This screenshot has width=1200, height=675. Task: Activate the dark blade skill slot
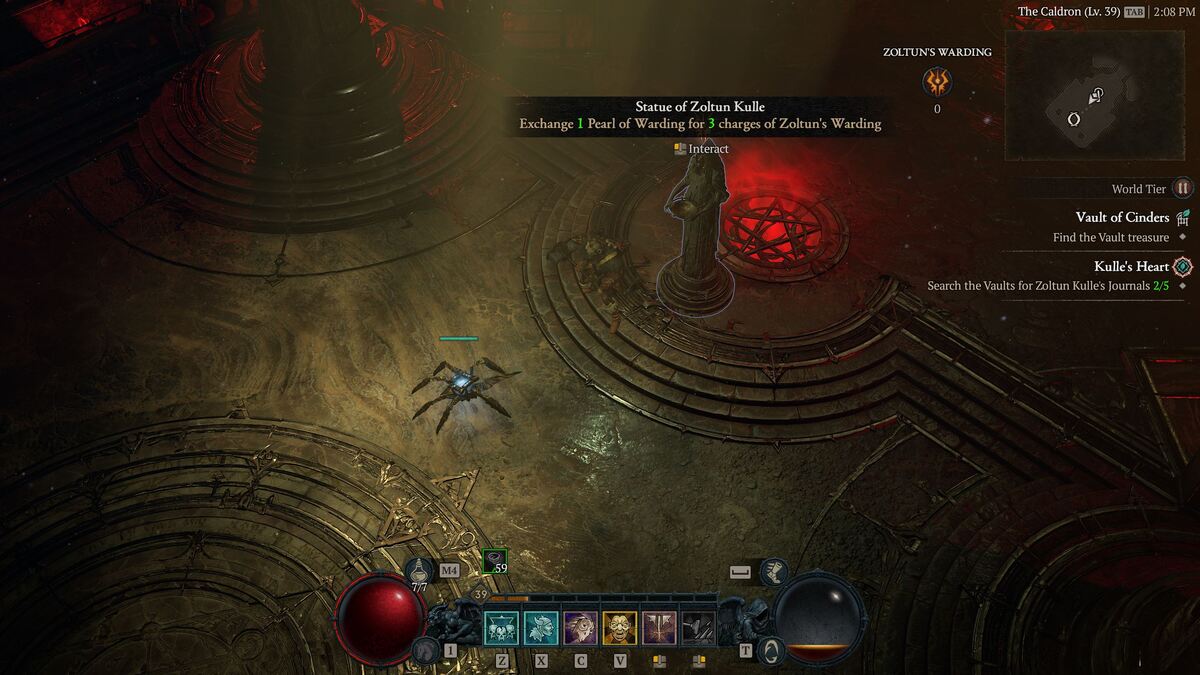[x=698, y=628]
